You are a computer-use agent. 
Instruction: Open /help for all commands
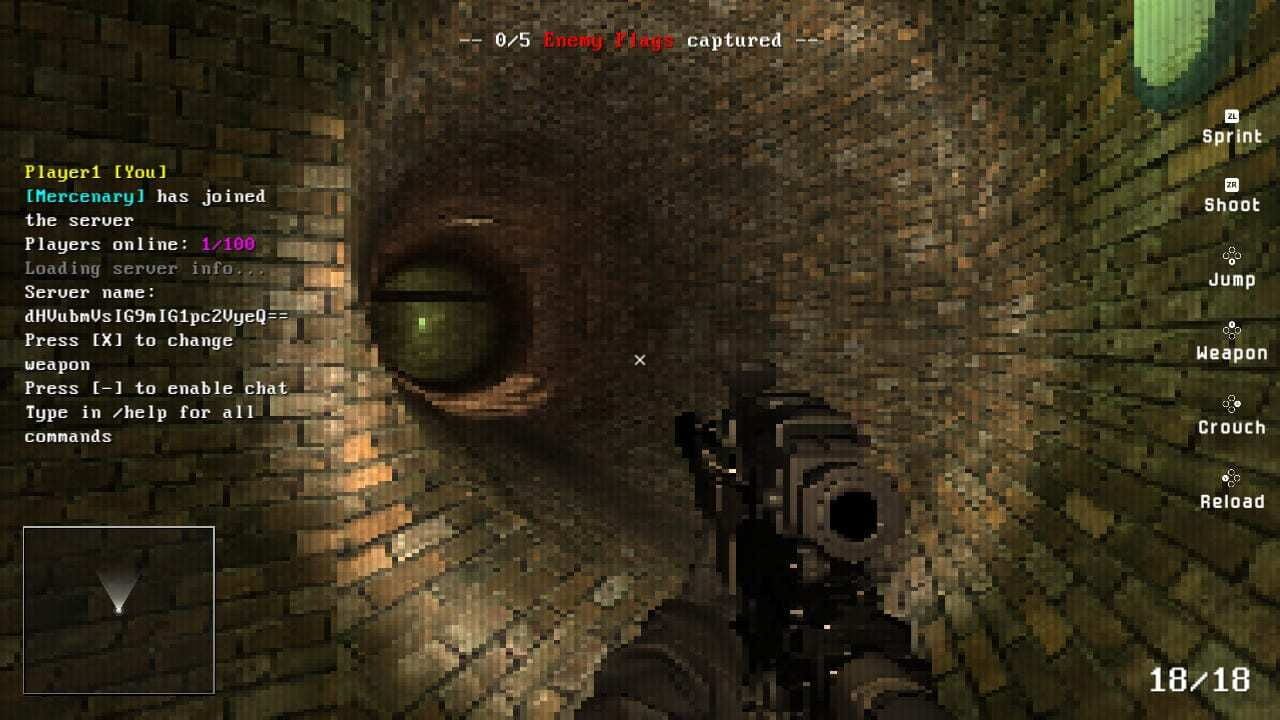pos(140,412)
